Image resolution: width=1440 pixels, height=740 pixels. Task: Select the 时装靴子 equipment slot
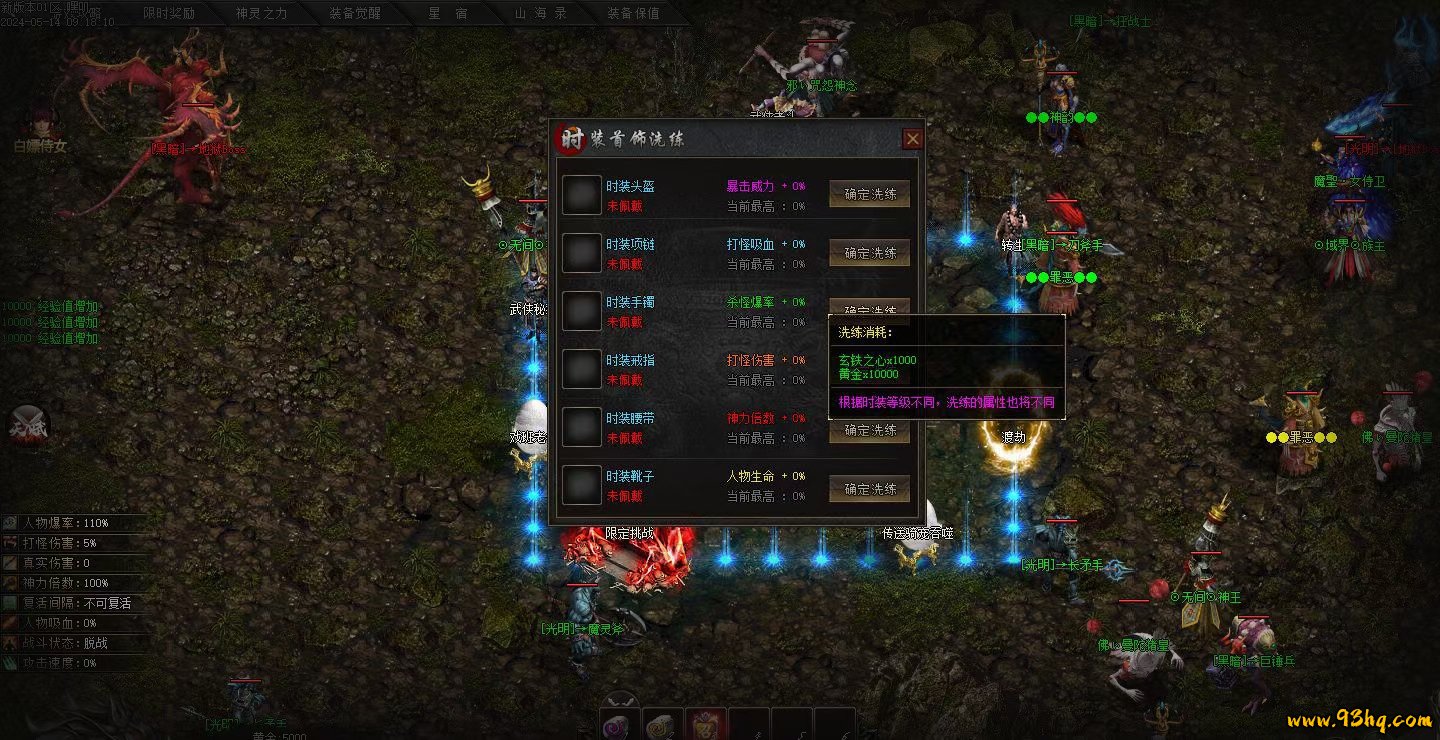coord(581,485)
